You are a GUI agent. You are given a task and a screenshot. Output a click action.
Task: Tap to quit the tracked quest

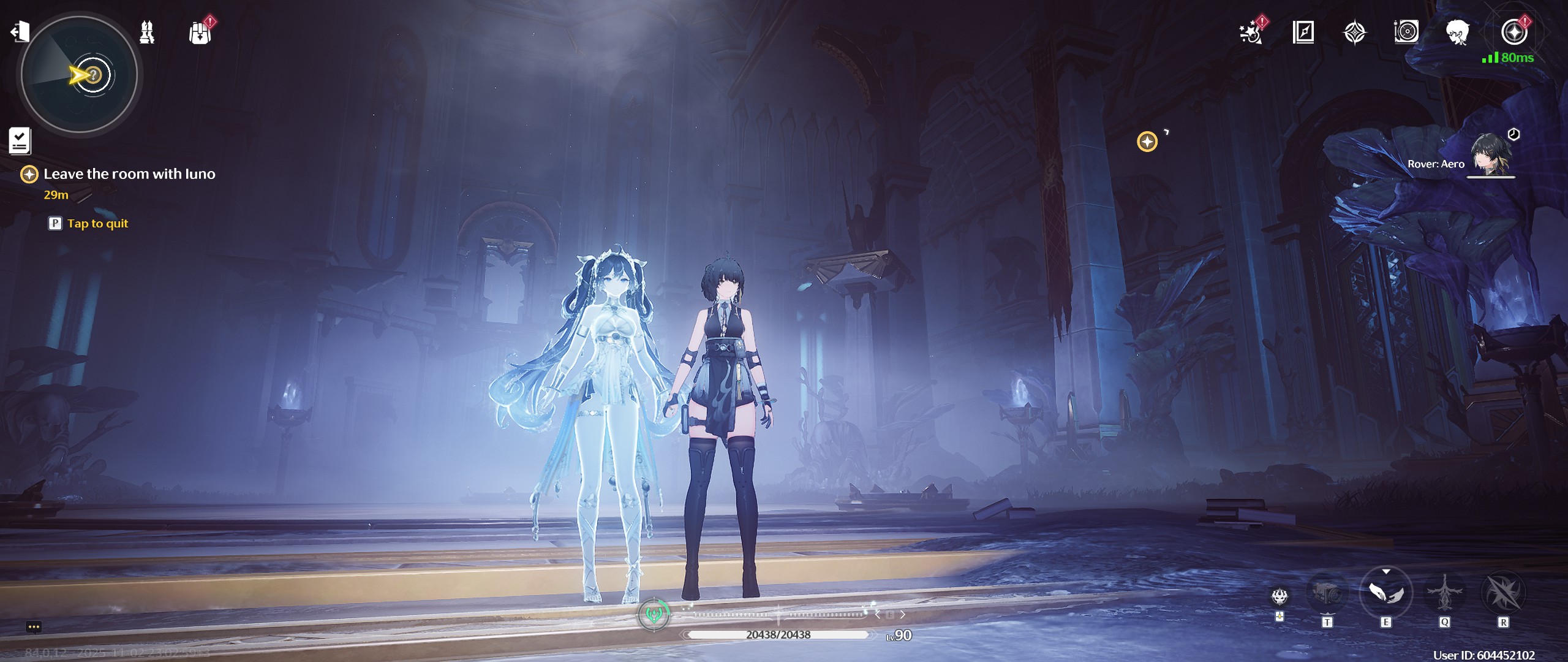(97, 224)
